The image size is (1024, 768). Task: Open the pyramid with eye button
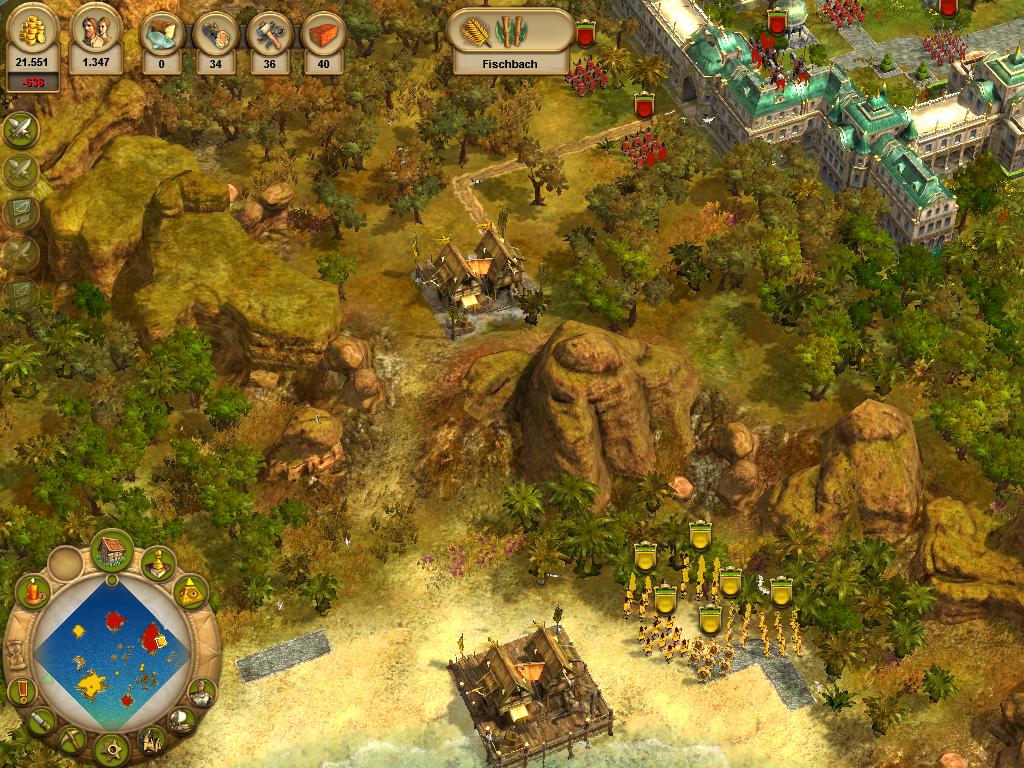(x=190, y=592)
